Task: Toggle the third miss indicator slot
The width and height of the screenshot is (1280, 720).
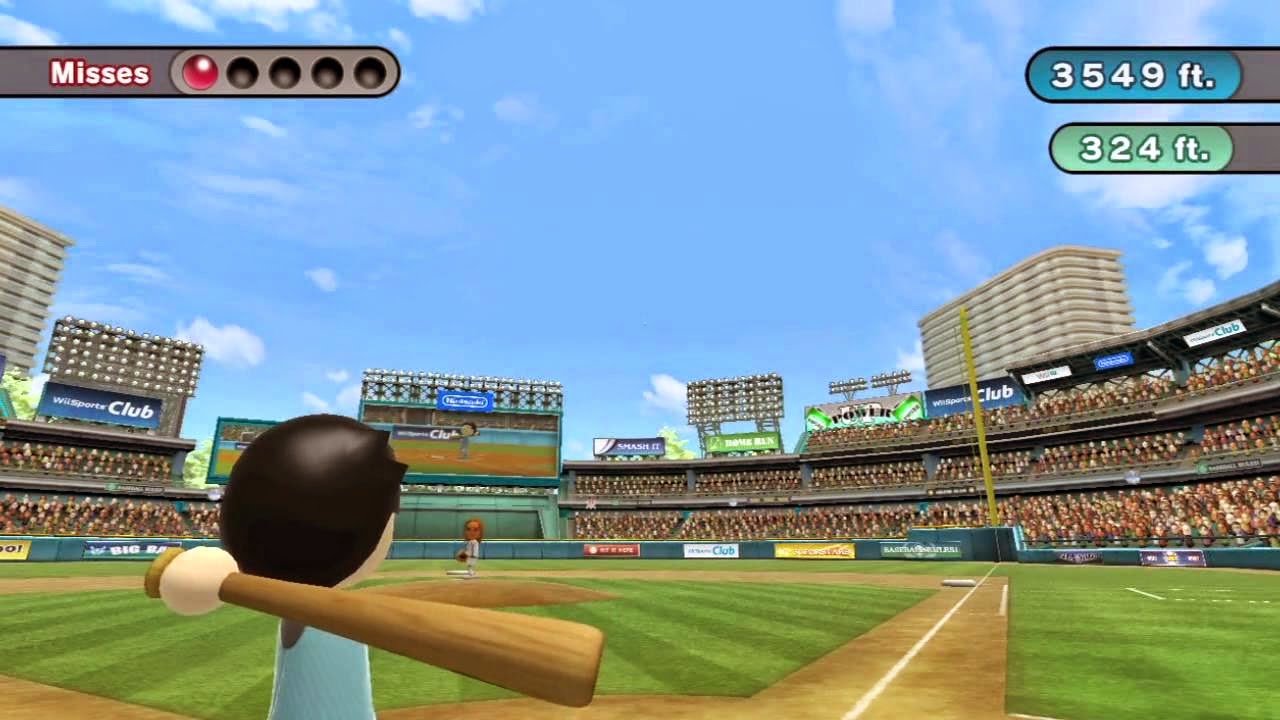Action: pos(286,73)
